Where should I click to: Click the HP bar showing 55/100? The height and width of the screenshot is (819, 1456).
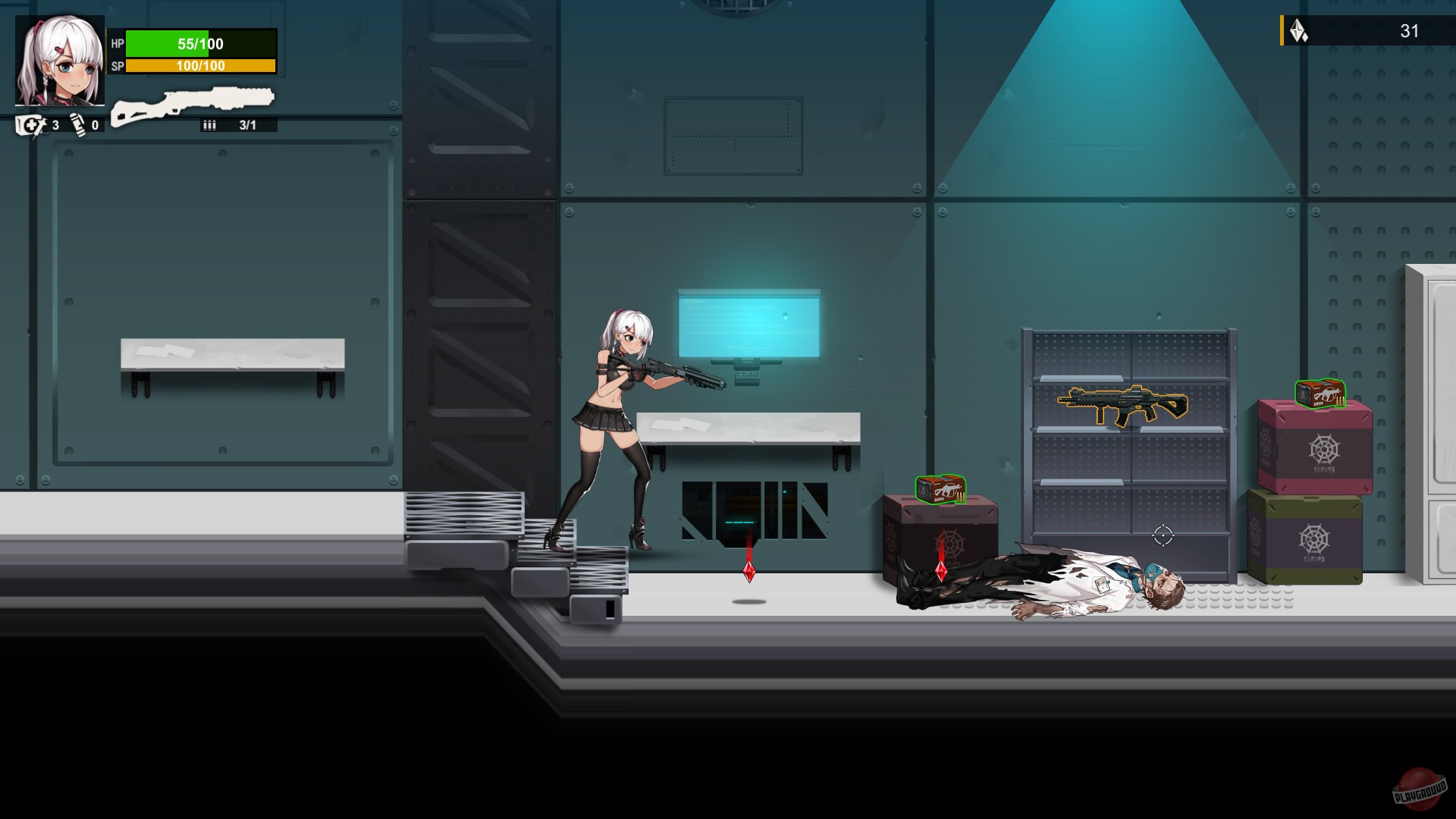(201, 44)
